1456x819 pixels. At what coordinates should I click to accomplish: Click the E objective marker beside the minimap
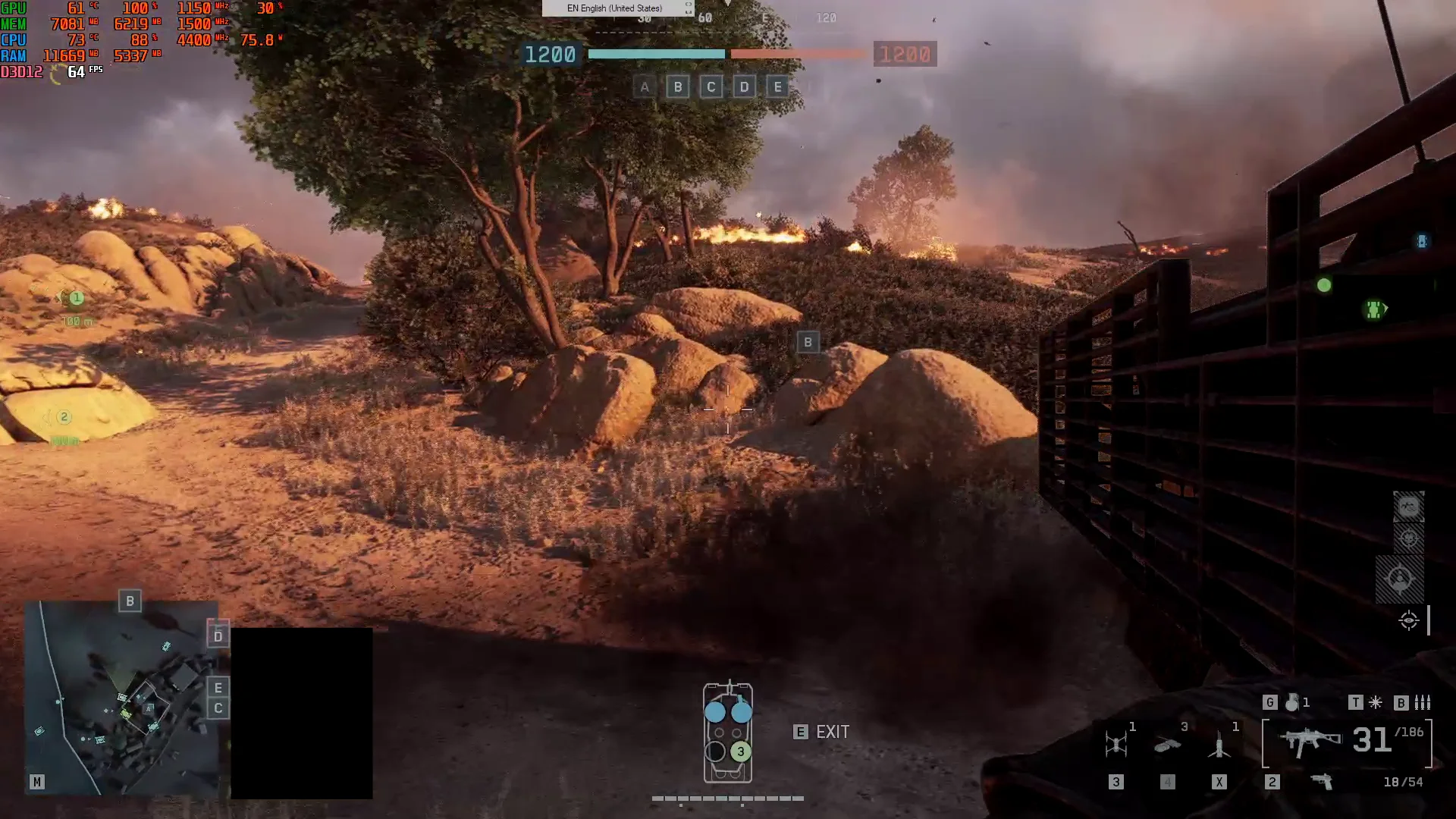[x=218, y=688]
